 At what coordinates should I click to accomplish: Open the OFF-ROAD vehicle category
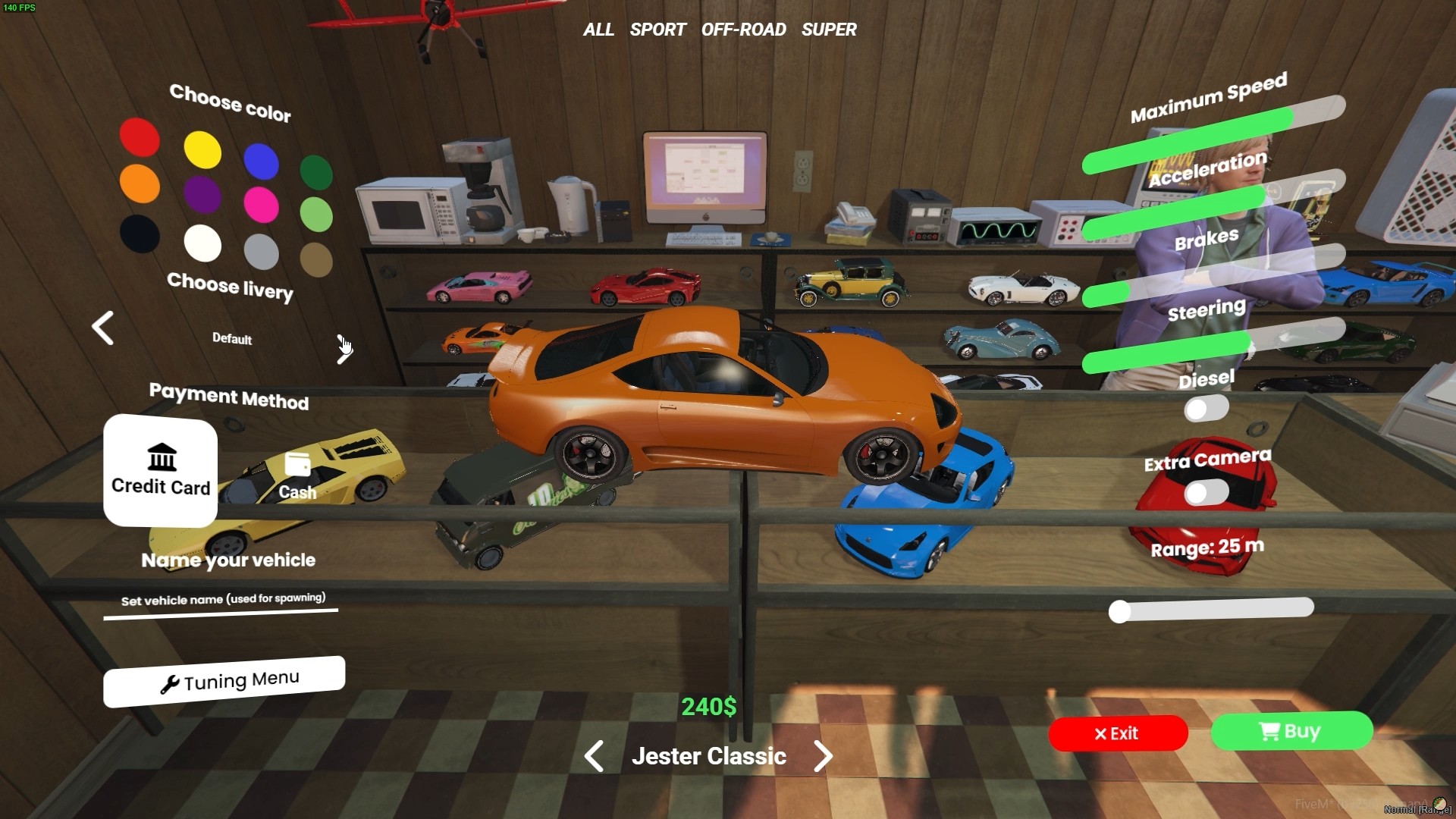(x=743, y=30)
